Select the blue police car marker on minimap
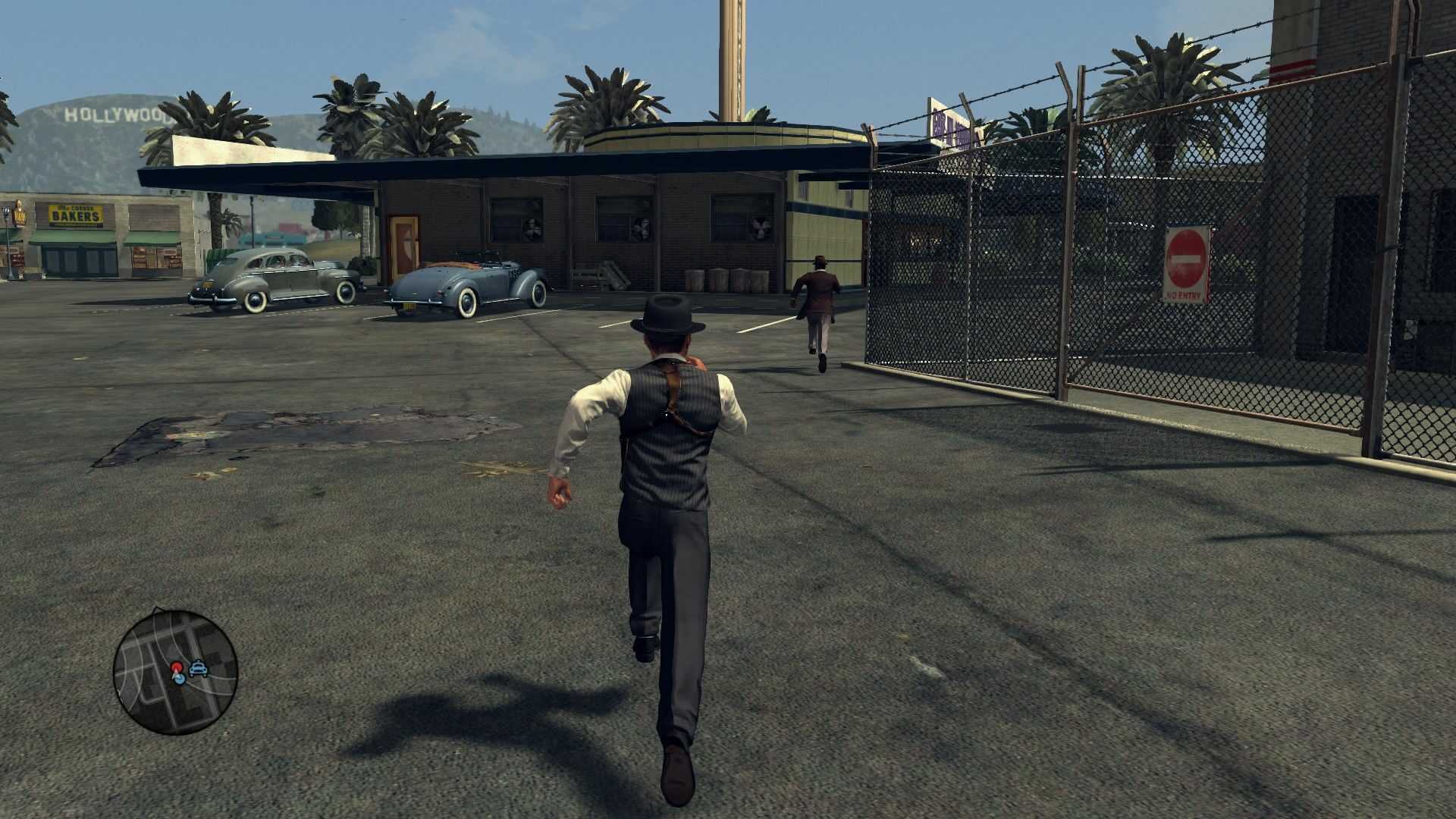Image resolution: width=1456 pixels, height=819 pixels. pos(199,668)
